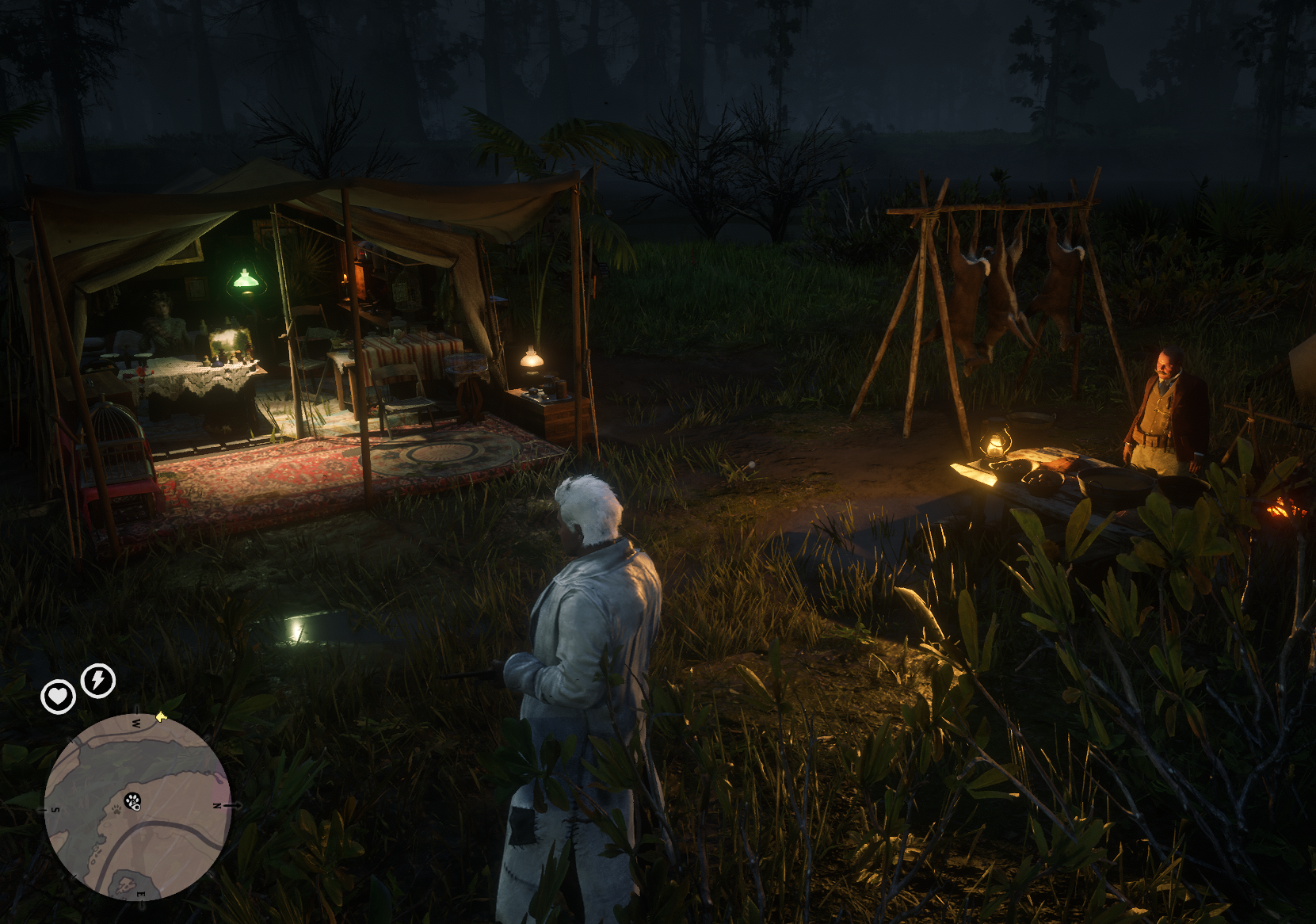Viewport: 1316px width, 924px height.
Task: Select the paw player marker on minimap
Action: tap(133, 802)
